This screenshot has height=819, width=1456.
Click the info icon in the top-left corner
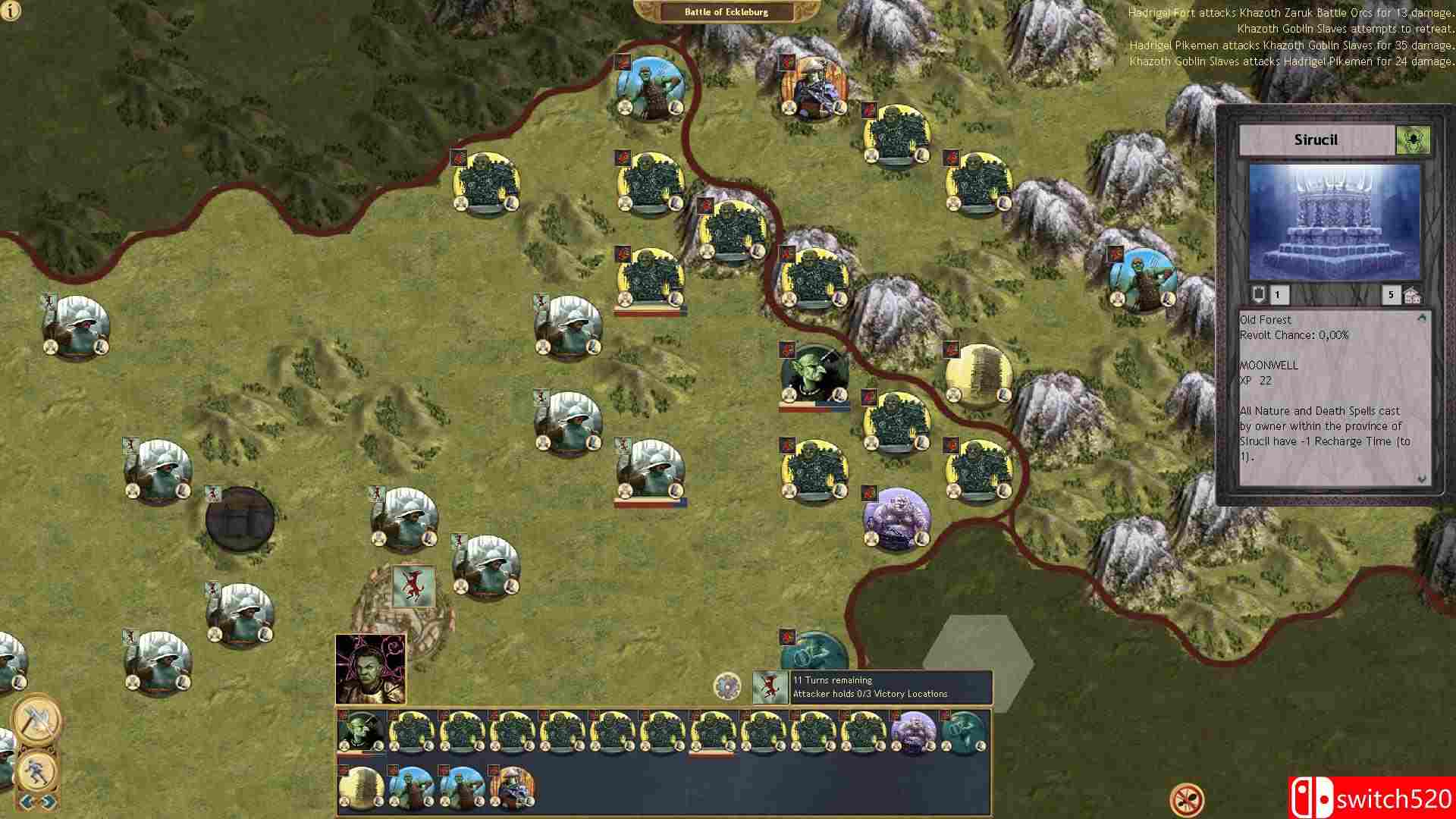pyautogui.click(x=11, y=12)
